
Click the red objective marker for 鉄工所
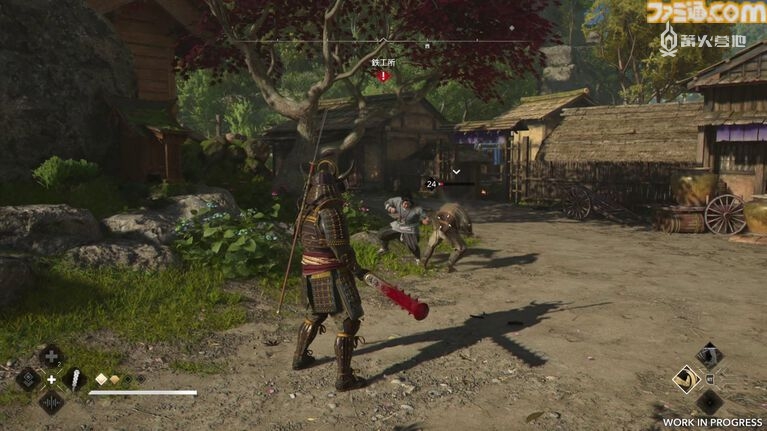383,74
